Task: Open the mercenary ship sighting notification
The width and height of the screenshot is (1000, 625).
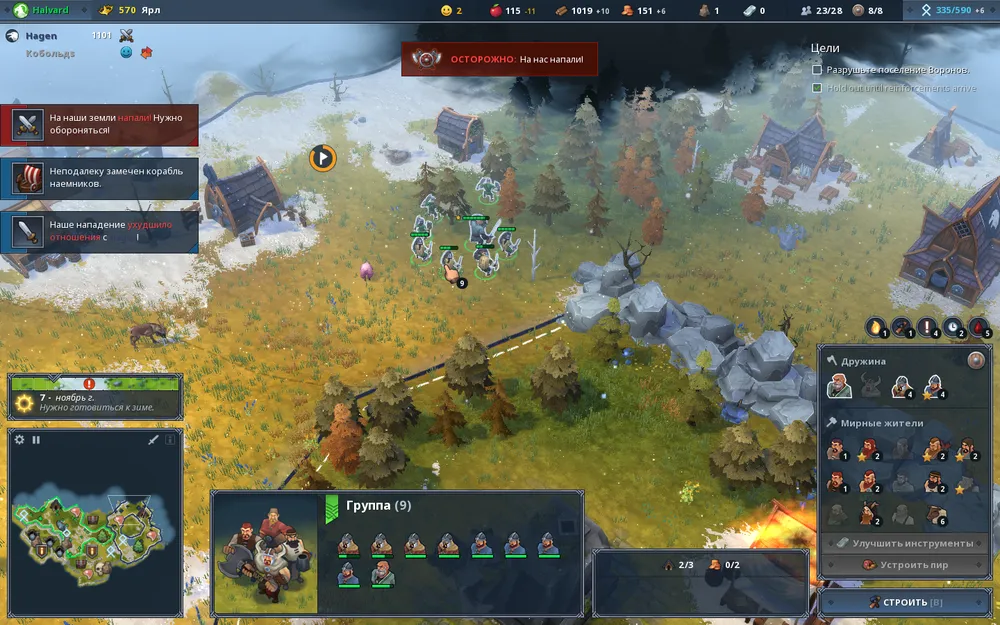Action: pos(100,178)
